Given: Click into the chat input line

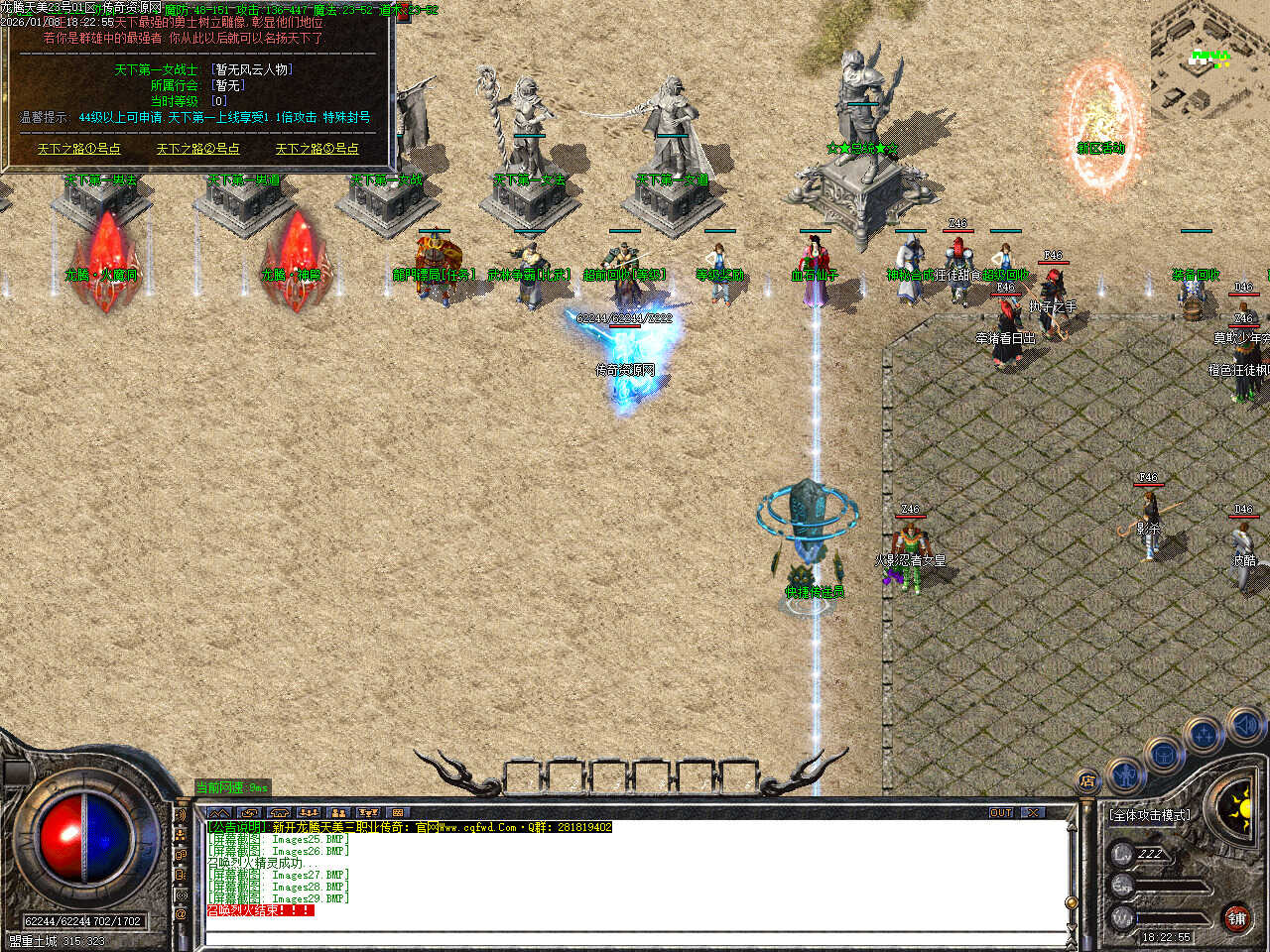Looking at the screenshot, I should tap(635, 935).
